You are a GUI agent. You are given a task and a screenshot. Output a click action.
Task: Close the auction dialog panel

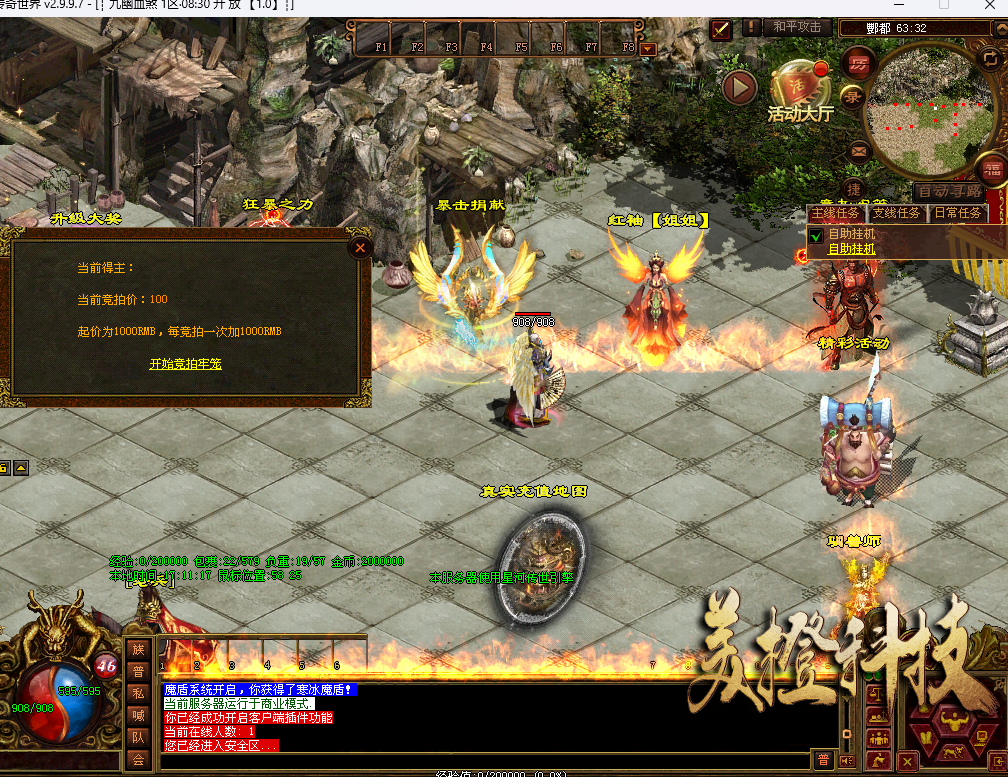(360, 247)
